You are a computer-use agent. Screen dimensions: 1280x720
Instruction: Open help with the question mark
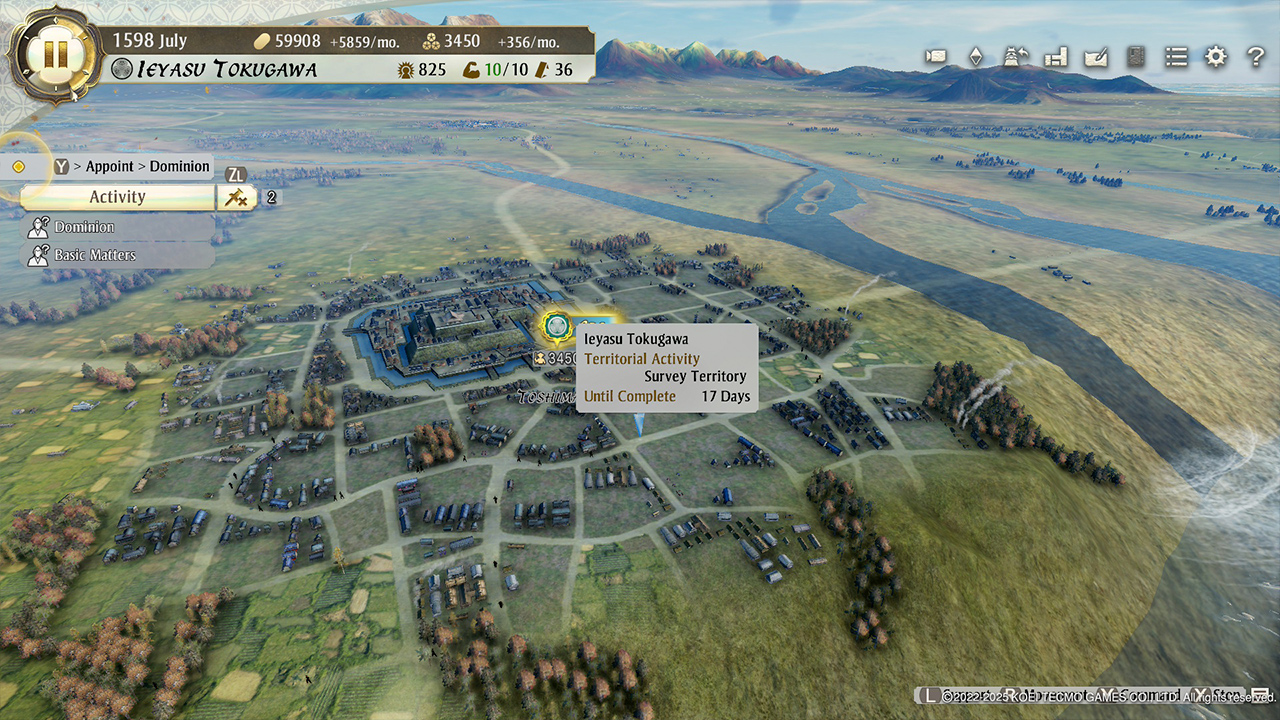(x=1255, y=57)
